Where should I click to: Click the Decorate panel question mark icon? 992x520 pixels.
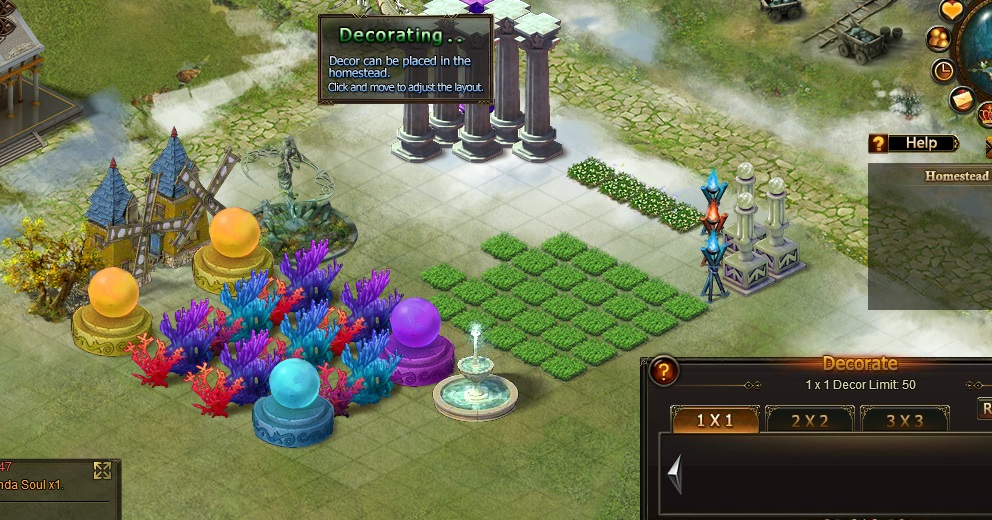pyautogui.click(x=664, y=372)
